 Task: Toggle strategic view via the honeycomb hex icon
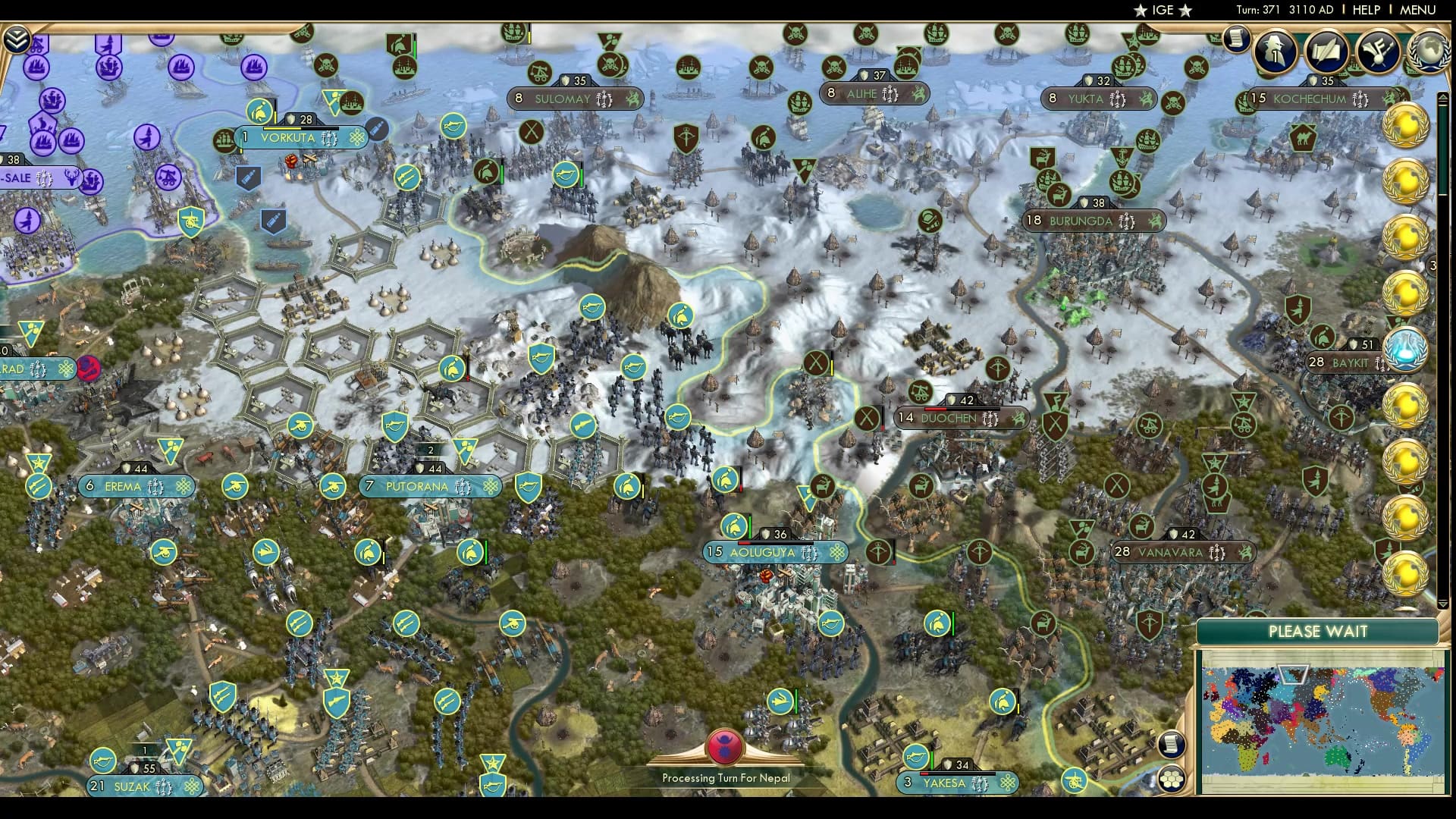[x=1170, y=779]
